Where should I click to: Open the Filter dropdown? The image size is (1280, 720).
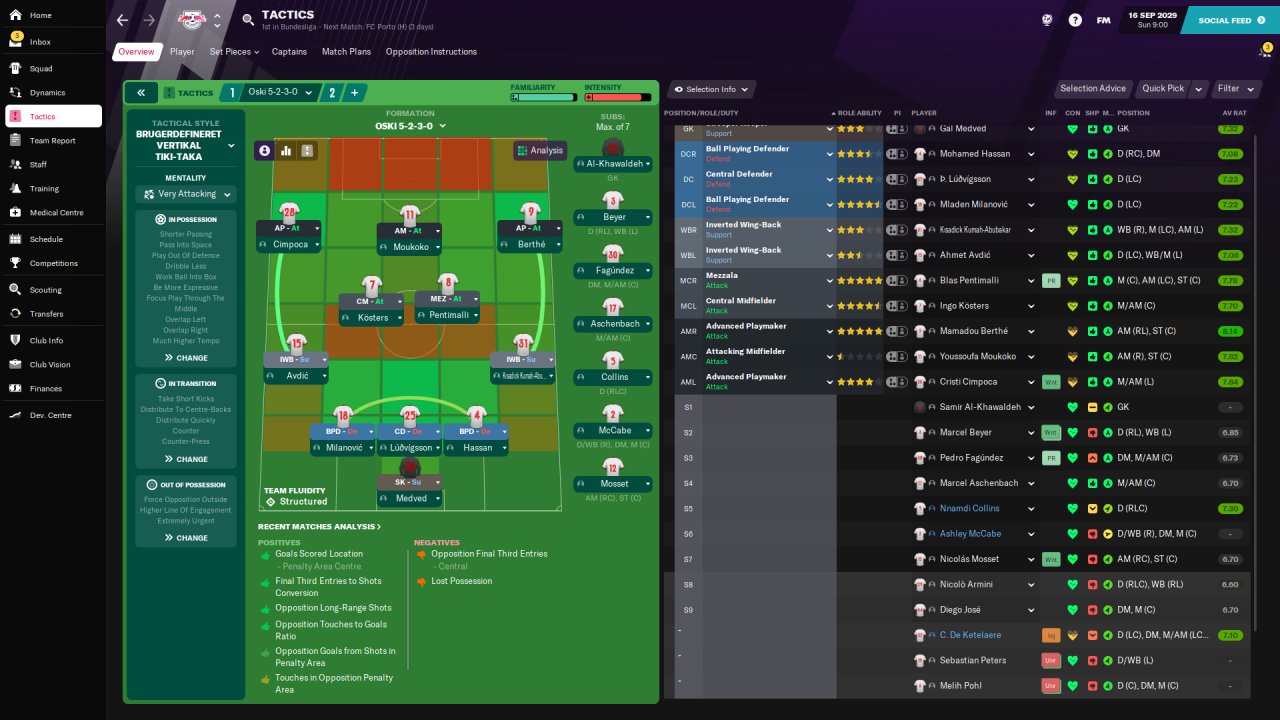click(x=1233, y=89)
